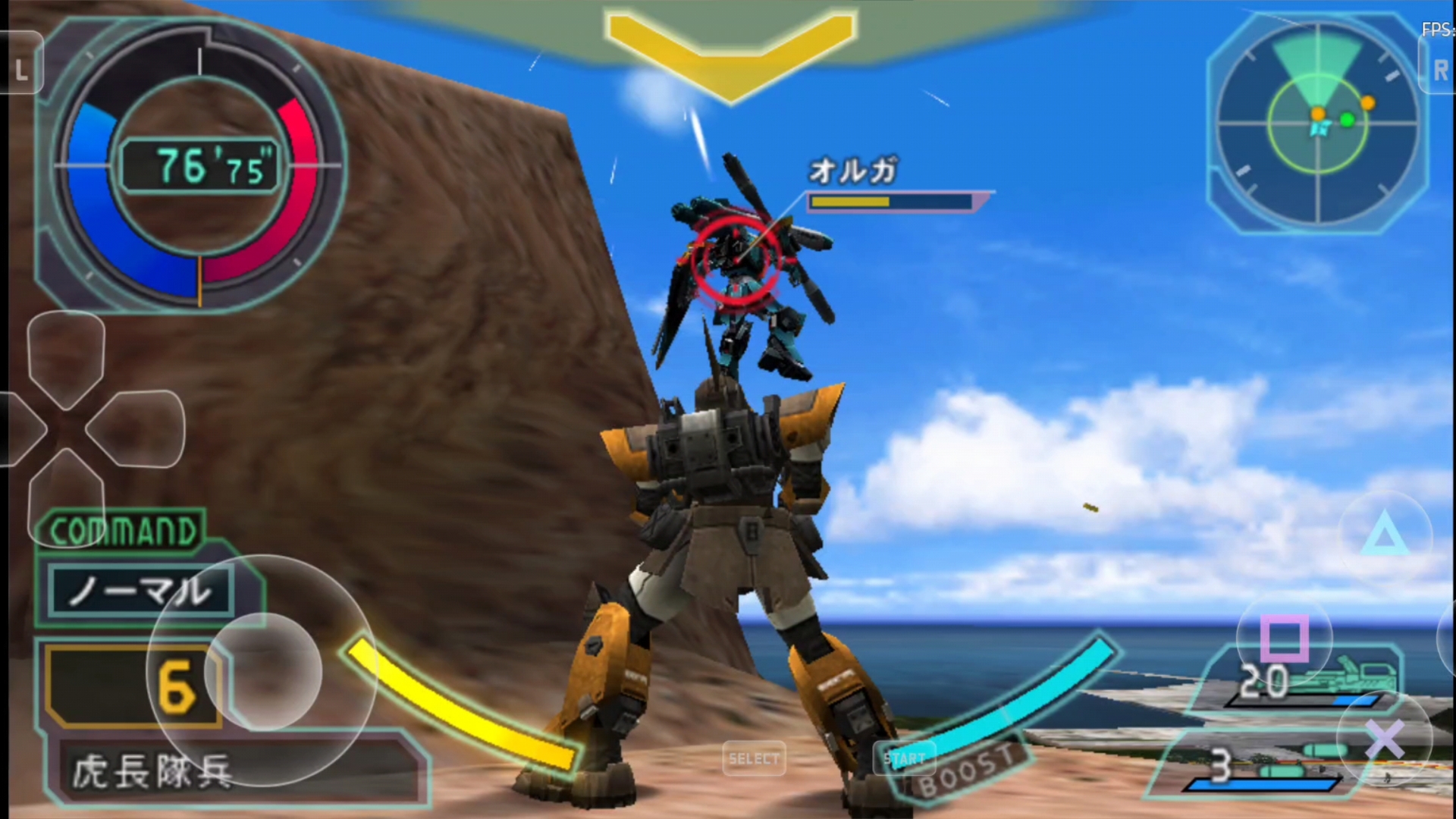1456x819 pixels.
Task: Click the virtual analog stick nub
Action: click(262, 671)
